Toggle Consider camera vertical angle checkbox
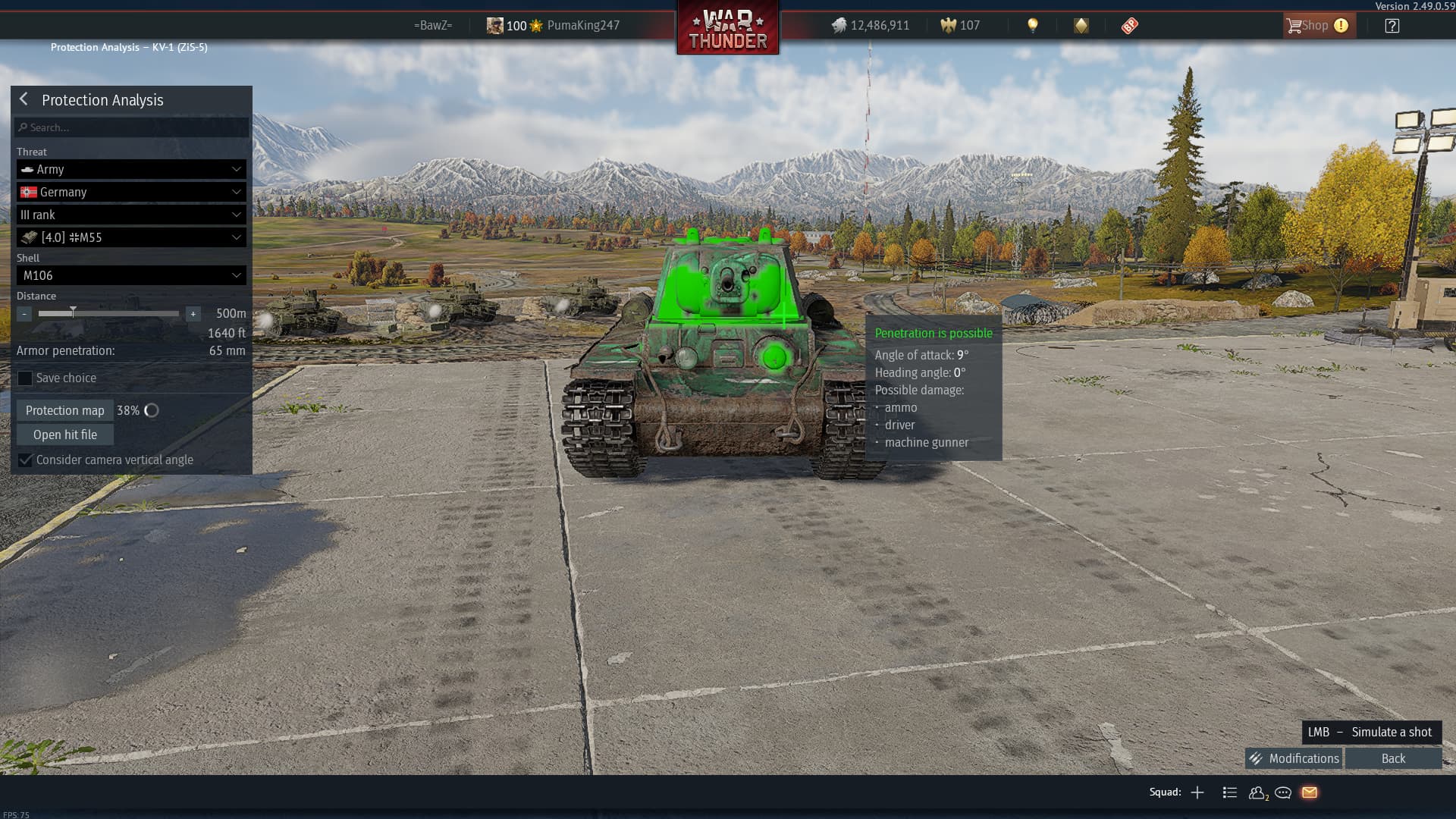1456x819 pixels. pos(26,460)
